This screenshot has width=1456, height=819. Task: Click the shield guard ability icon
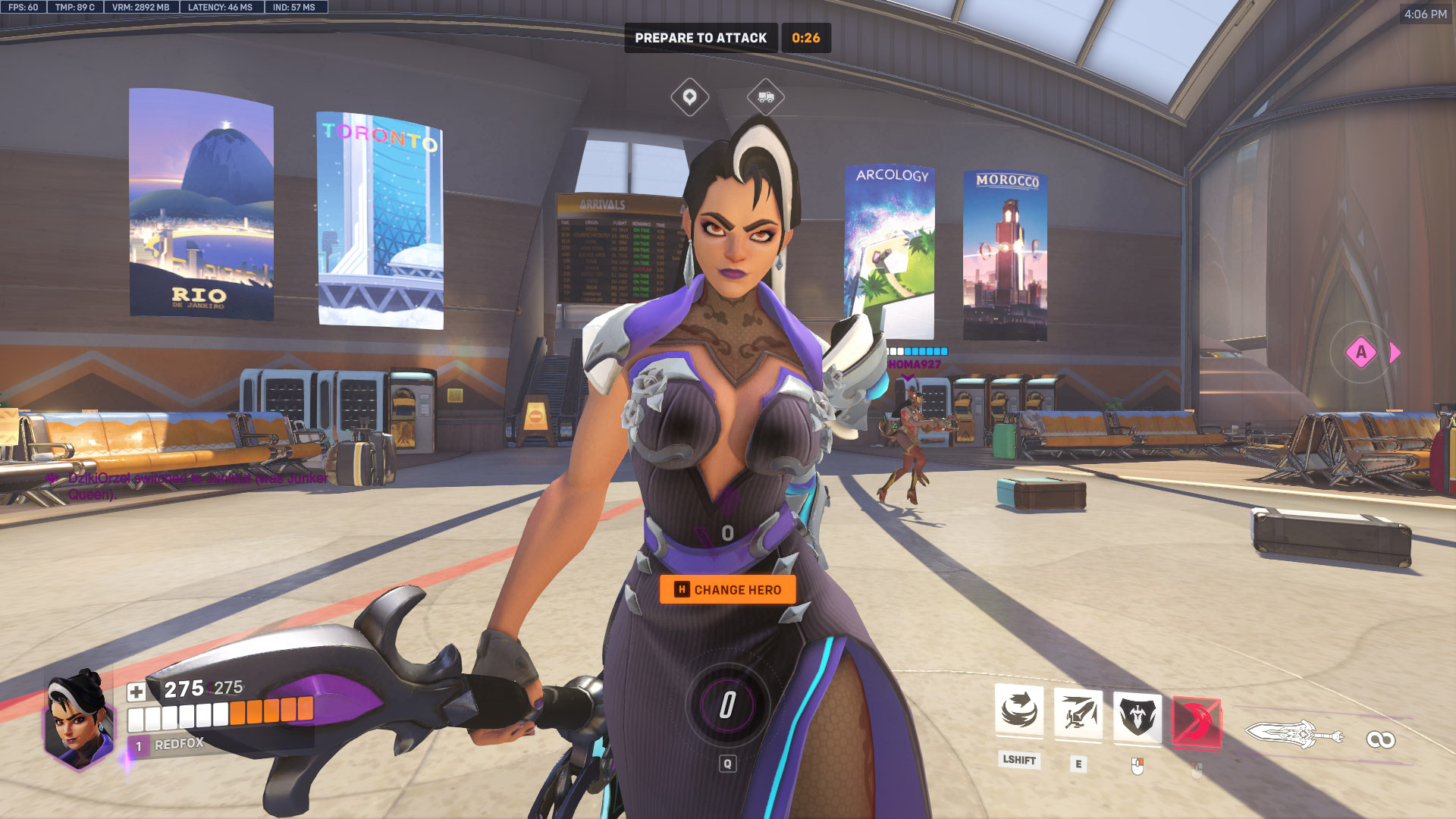[1137, 715]
